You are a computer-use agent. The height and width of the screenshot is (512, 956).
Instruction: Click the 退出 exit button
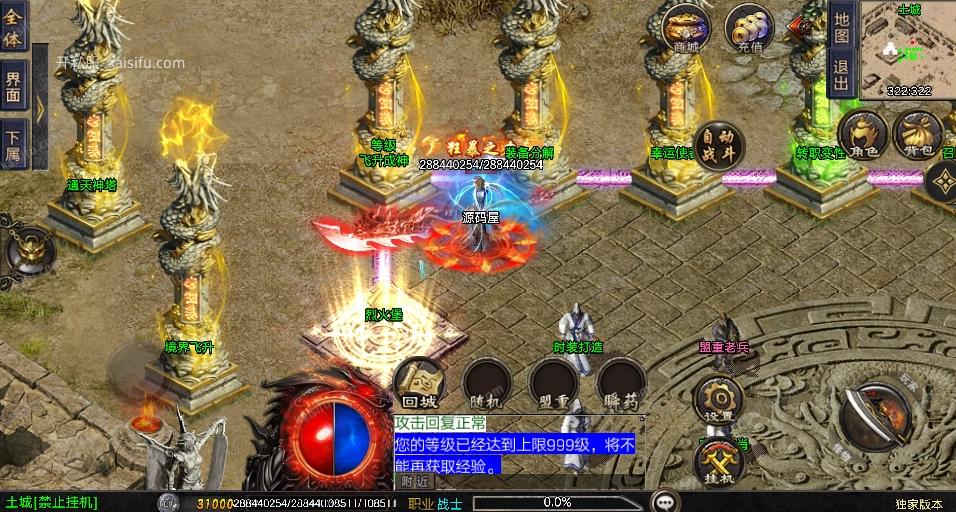coord(841,73)
